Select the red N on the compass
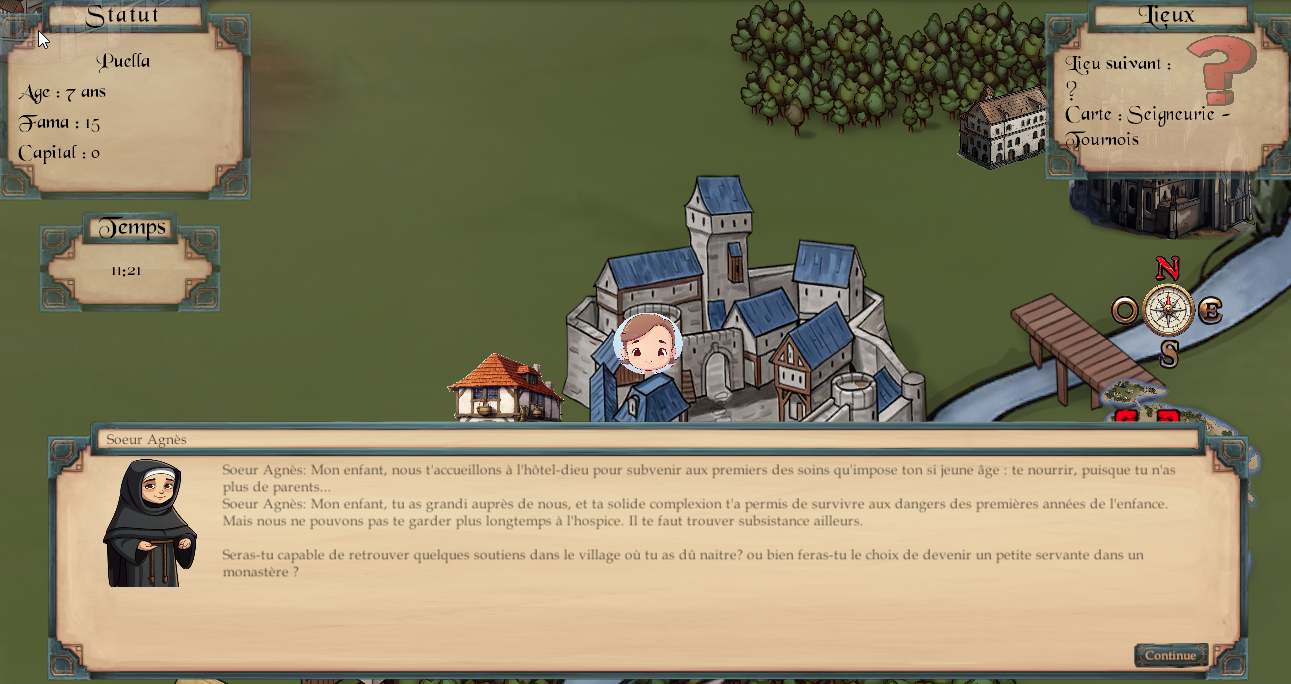 1167,269
